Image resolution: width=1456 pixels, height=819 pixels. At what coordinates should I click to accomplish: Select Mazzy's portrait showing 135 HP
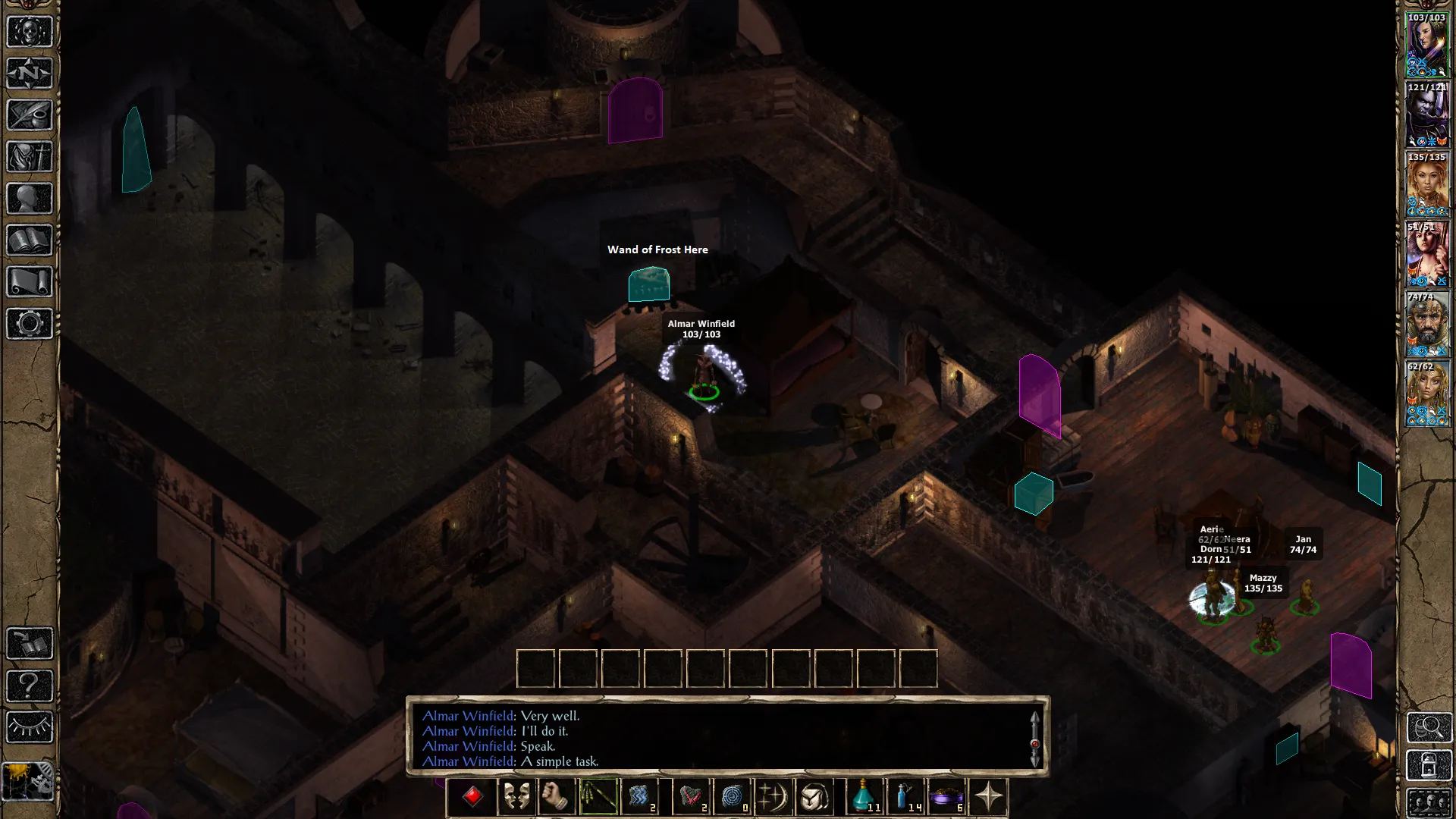1427,184
